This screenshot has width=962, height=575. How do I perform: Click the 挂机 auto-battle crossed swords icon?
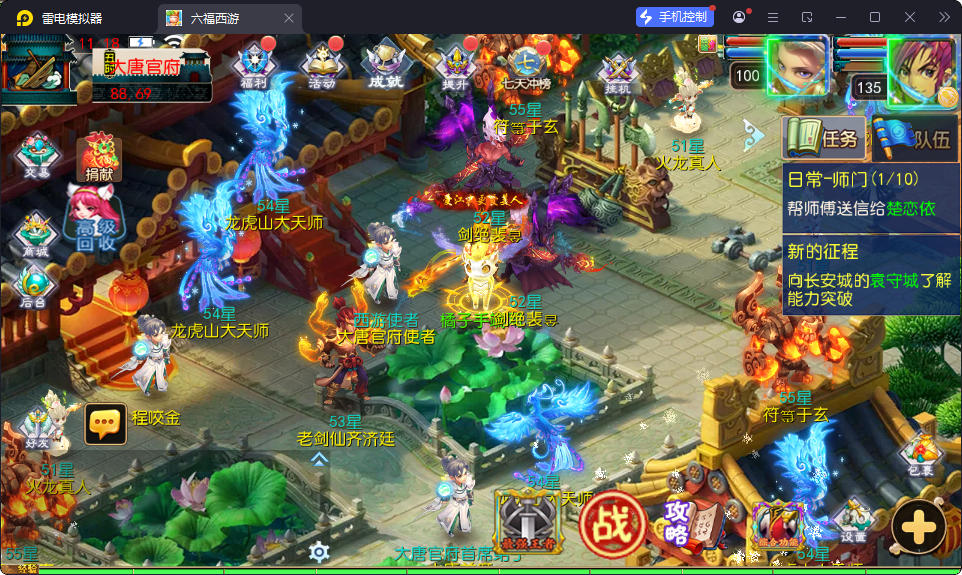click(617, 70)
